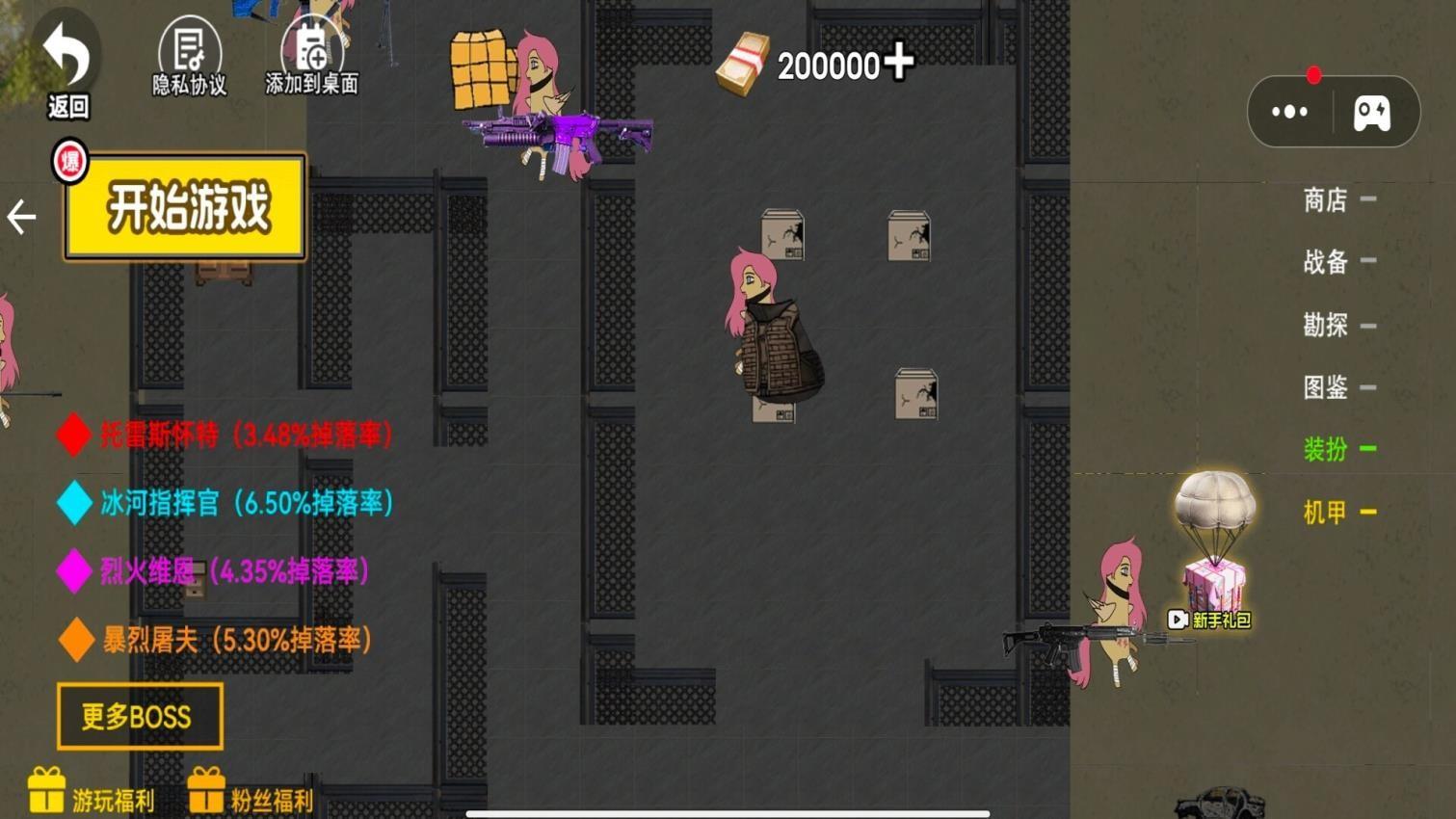
Task: Collapse the panel with the left arrow
Action: click(21, 217)
